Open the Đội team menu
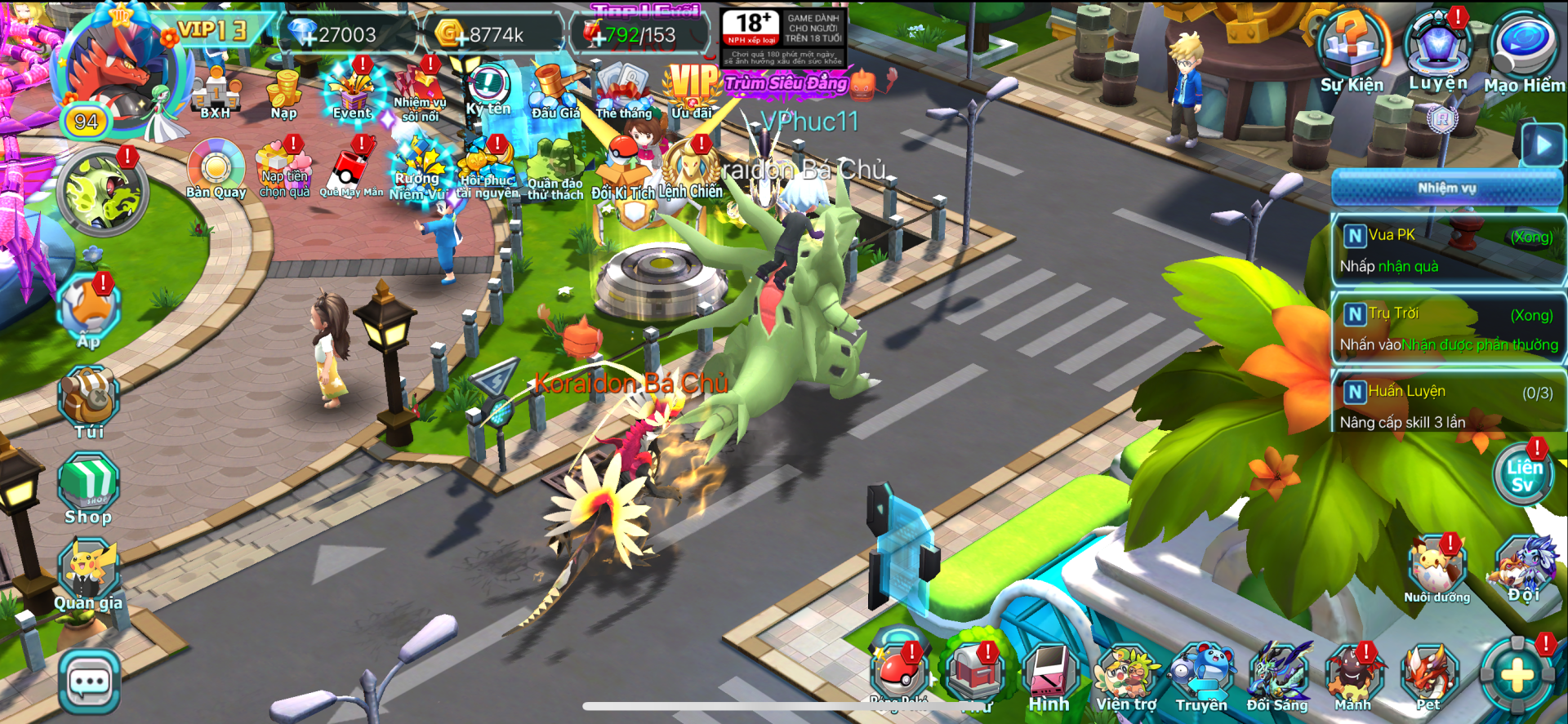This screenshot has width=1568, height=724. (1525, 567)
